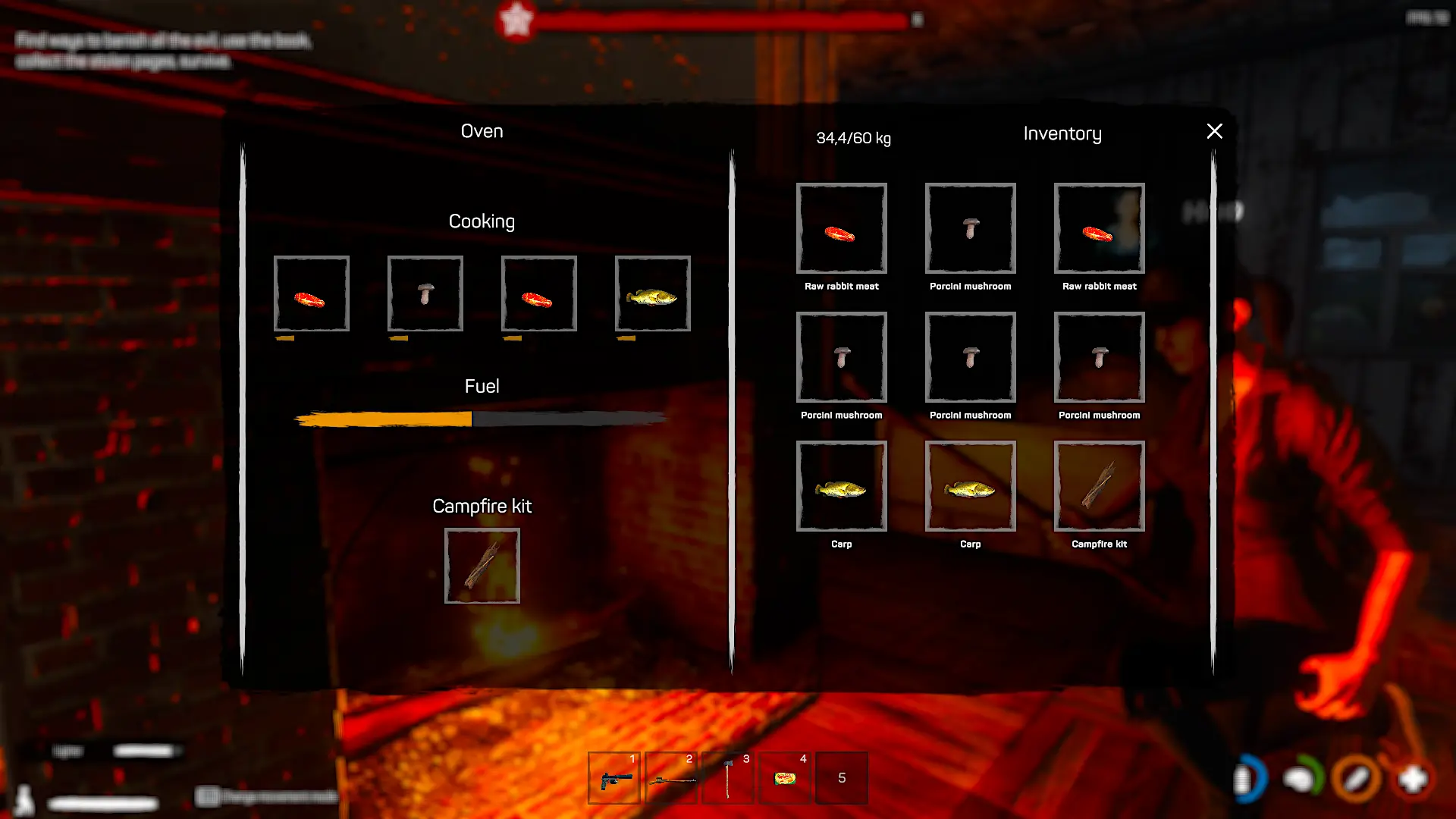Viewport: 1456px width, 819px height.
Task: Close the oven and inventory window
Action: coord(1214,131)
